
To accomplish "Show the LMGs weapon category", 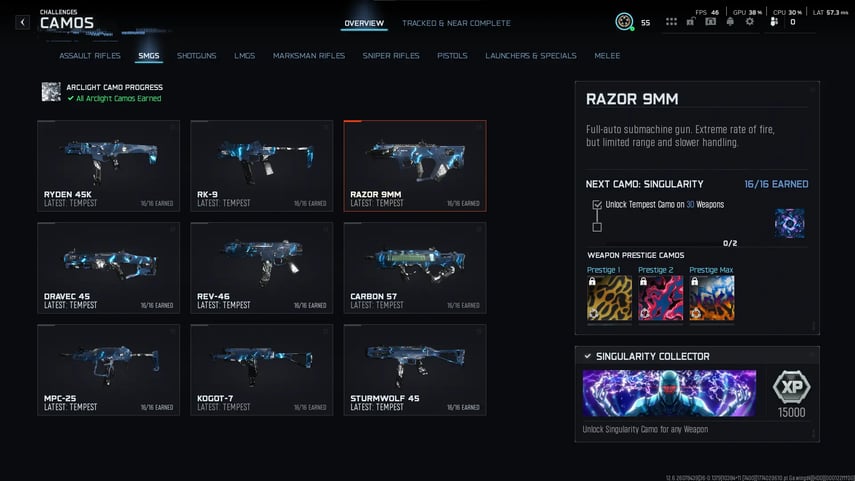I will click(245, 56).
